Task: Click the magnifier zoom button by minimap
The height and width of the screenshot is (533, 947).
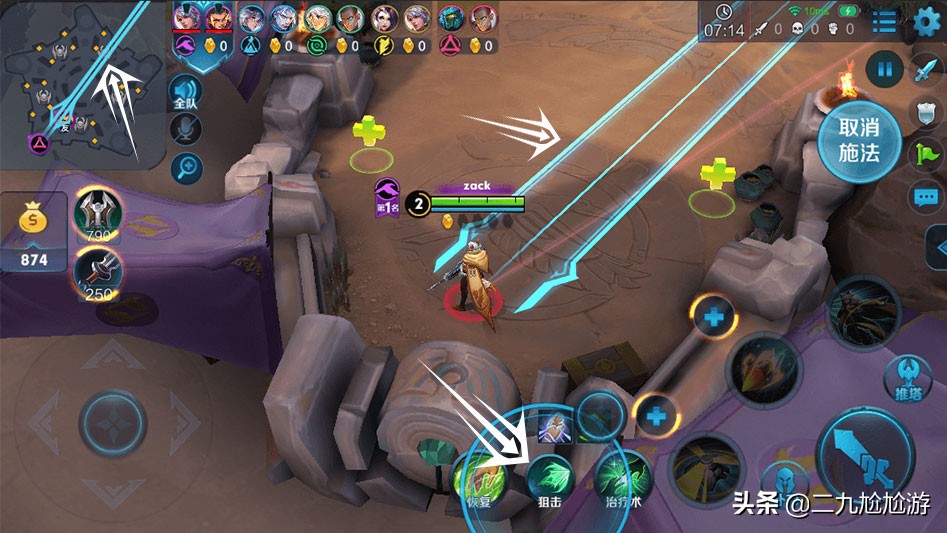Action: (x=186, y=167)
